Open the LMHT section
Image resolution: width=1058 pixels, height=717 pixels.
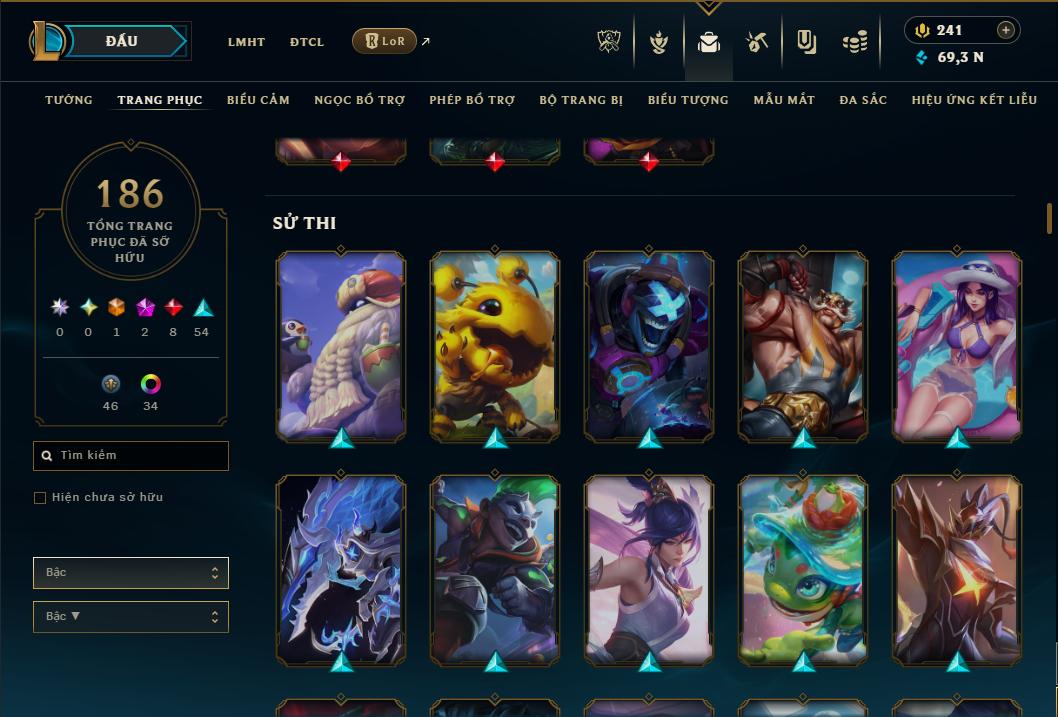(246, 42)
